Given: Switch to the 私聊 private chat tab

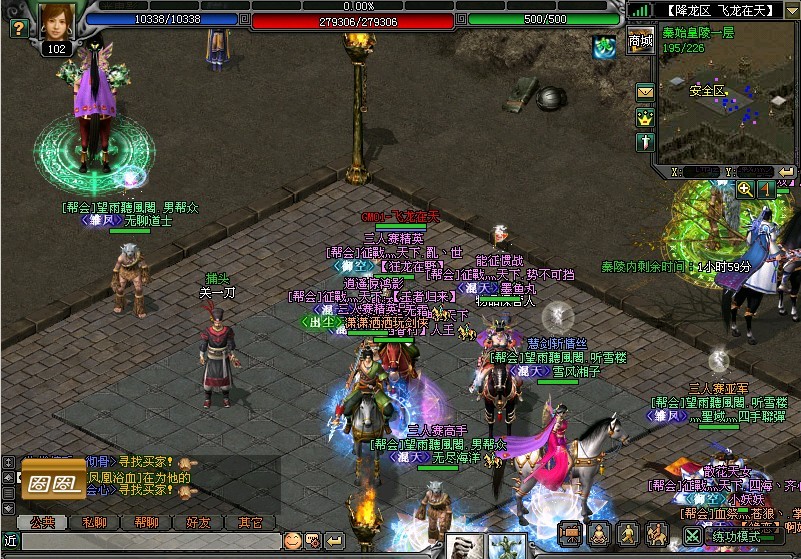Looking at the screenshot, I should [x=94, y=522].
